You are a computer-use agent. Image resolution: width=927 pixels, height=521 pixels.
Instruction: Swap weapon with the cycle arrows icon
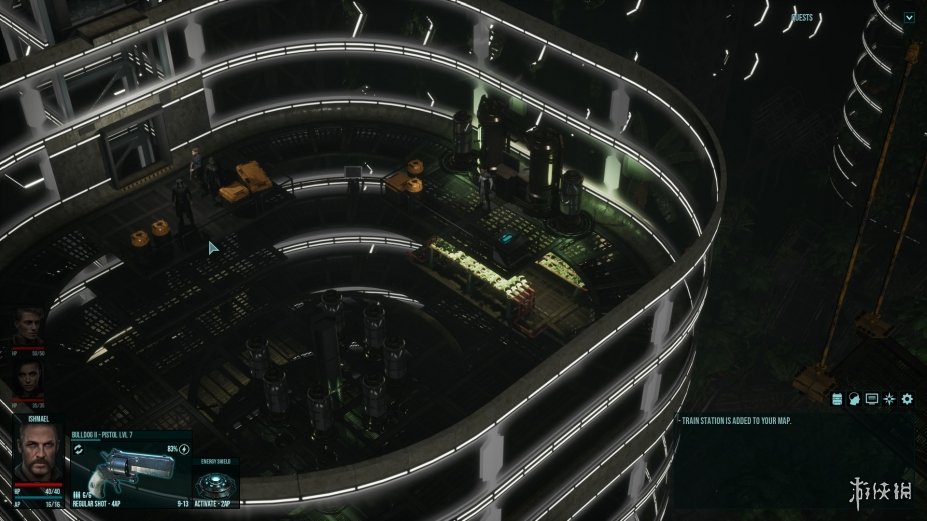click(78, 450)
